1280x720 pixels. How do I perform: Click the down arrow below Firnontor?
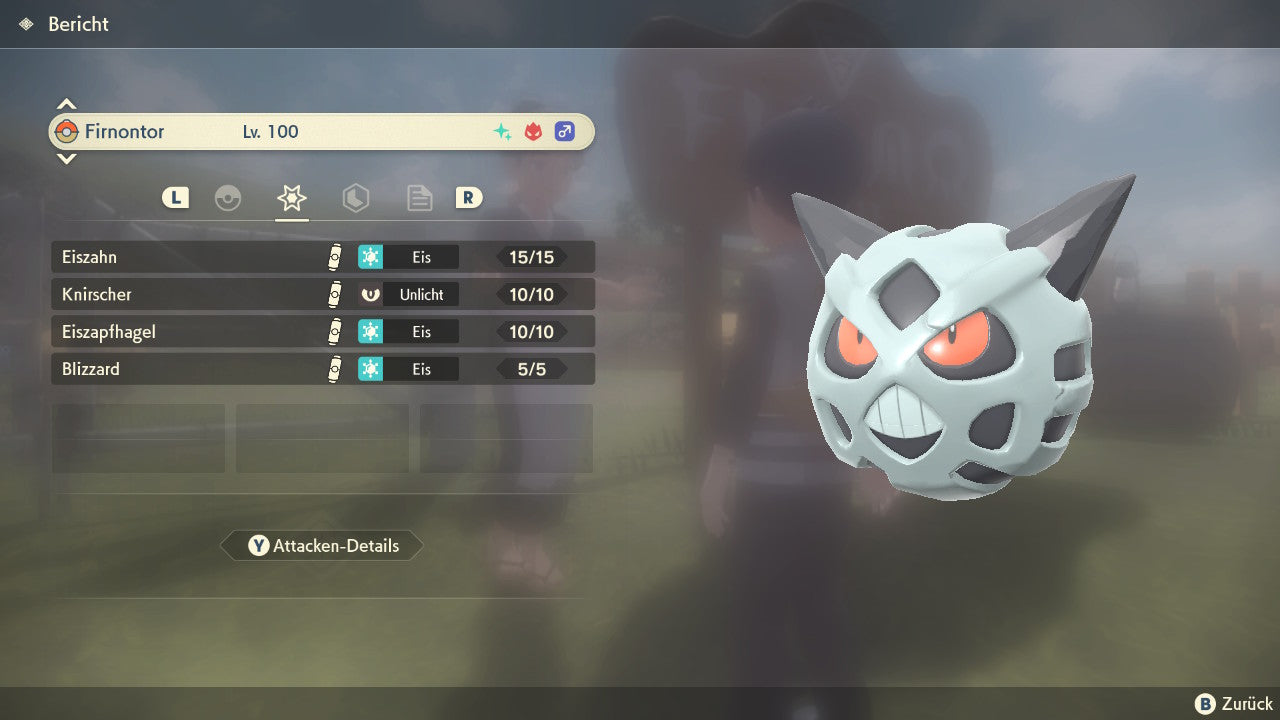(x=66, y=158)
